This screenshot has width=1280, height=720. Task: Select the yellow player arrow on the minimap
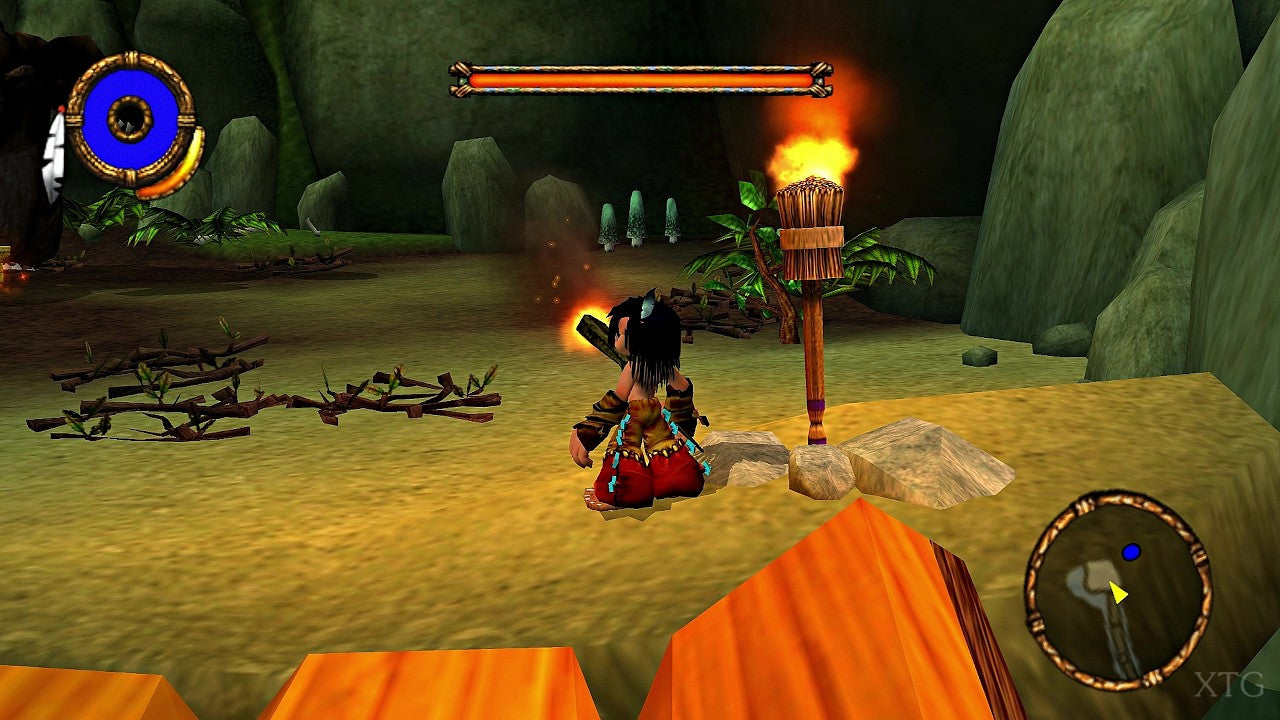click(x=1118, y=592)
